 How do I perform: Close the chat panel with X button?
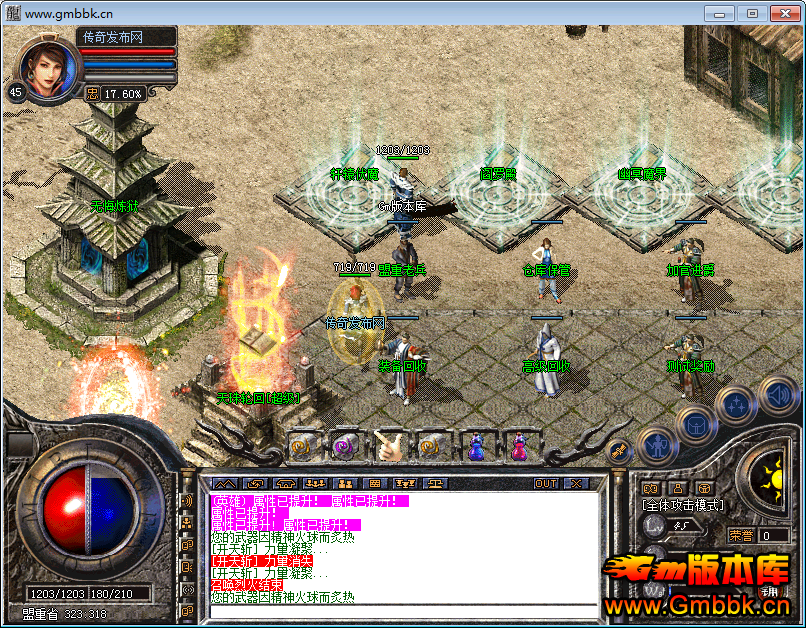pos(575,484)
